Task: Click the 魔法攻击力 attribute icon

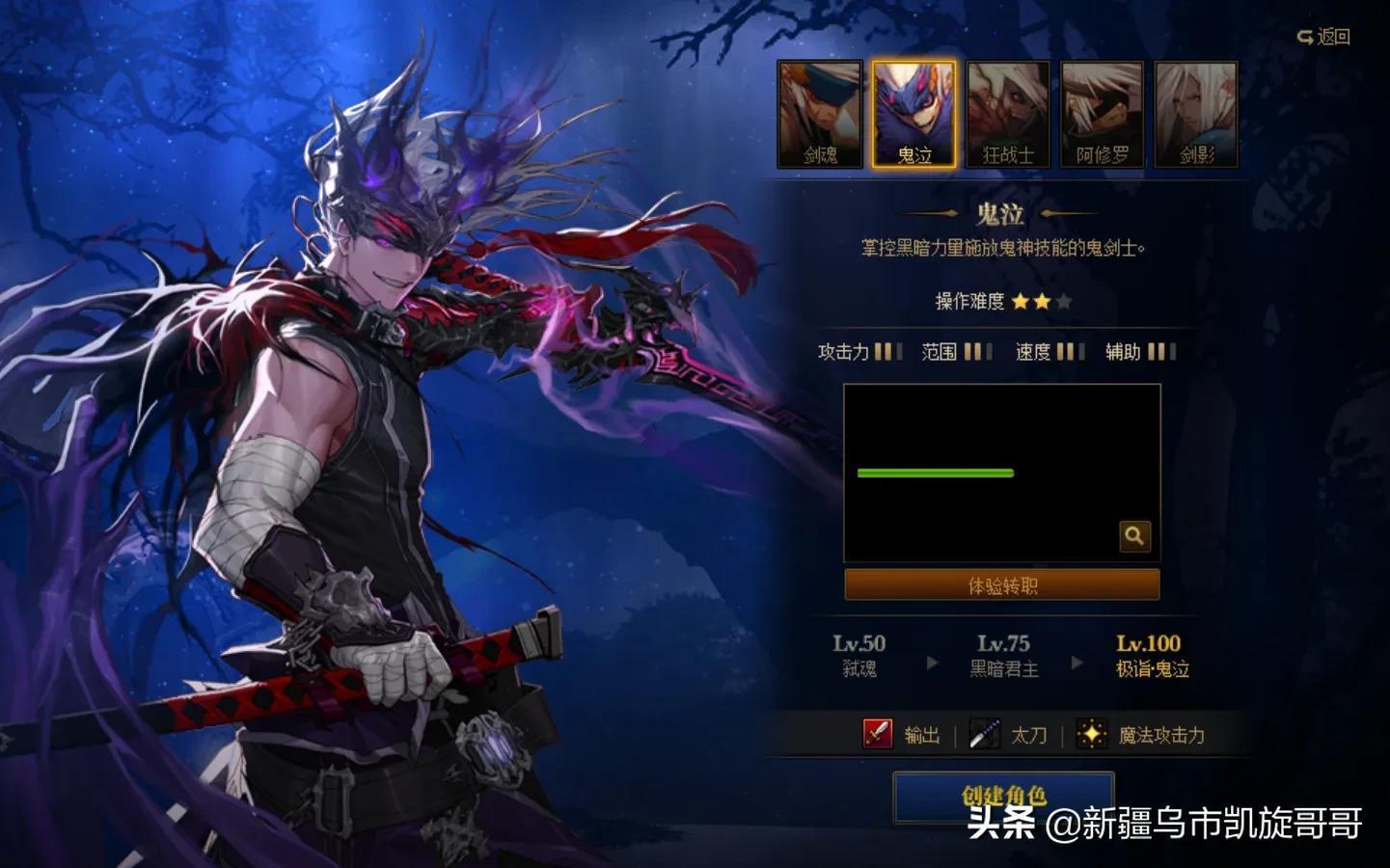Action: pyautogui.click(x=1091, y=735)
